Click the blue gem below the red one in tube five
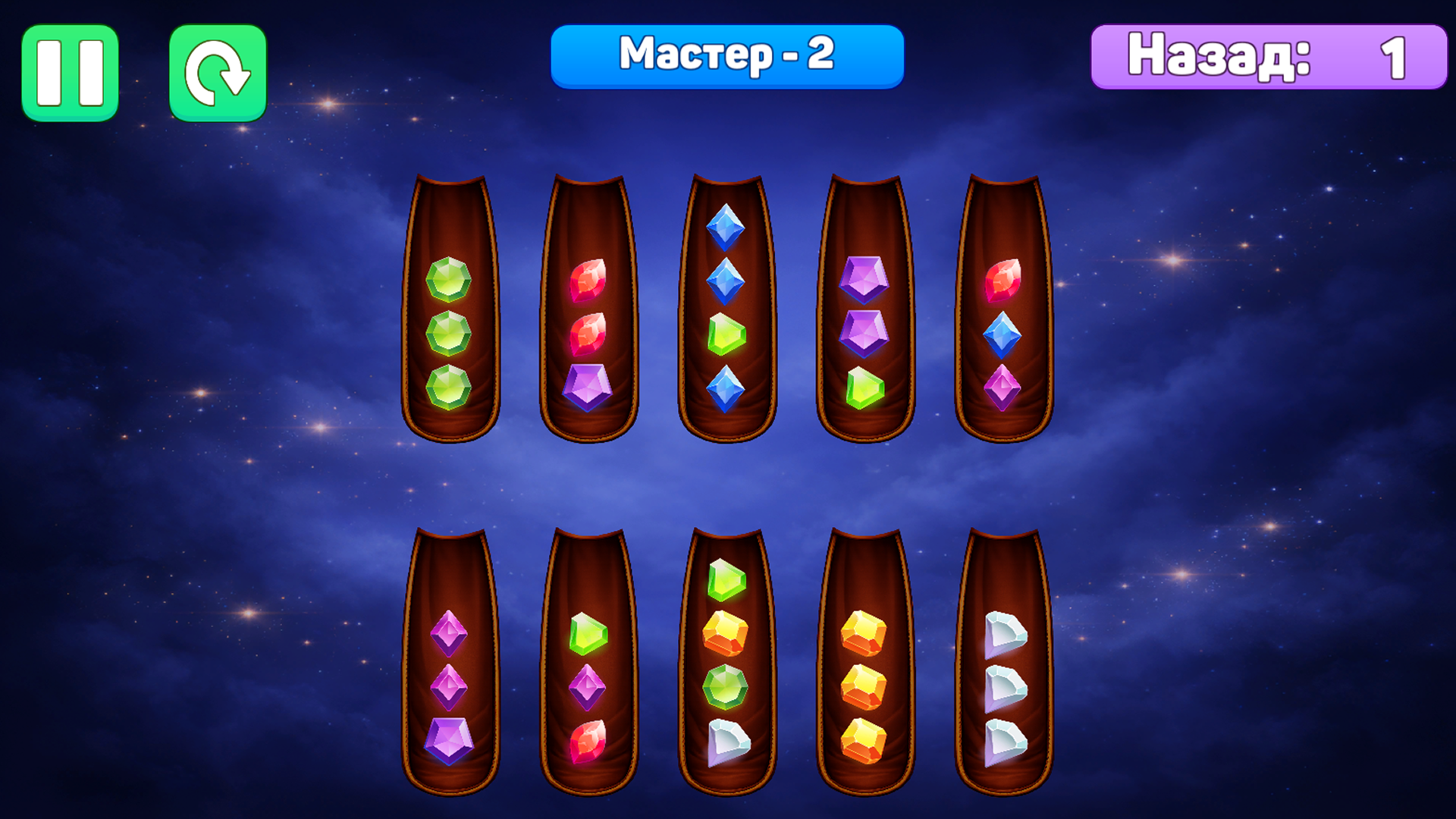This screenshot has height=819, width=1456. point(1003,334)
